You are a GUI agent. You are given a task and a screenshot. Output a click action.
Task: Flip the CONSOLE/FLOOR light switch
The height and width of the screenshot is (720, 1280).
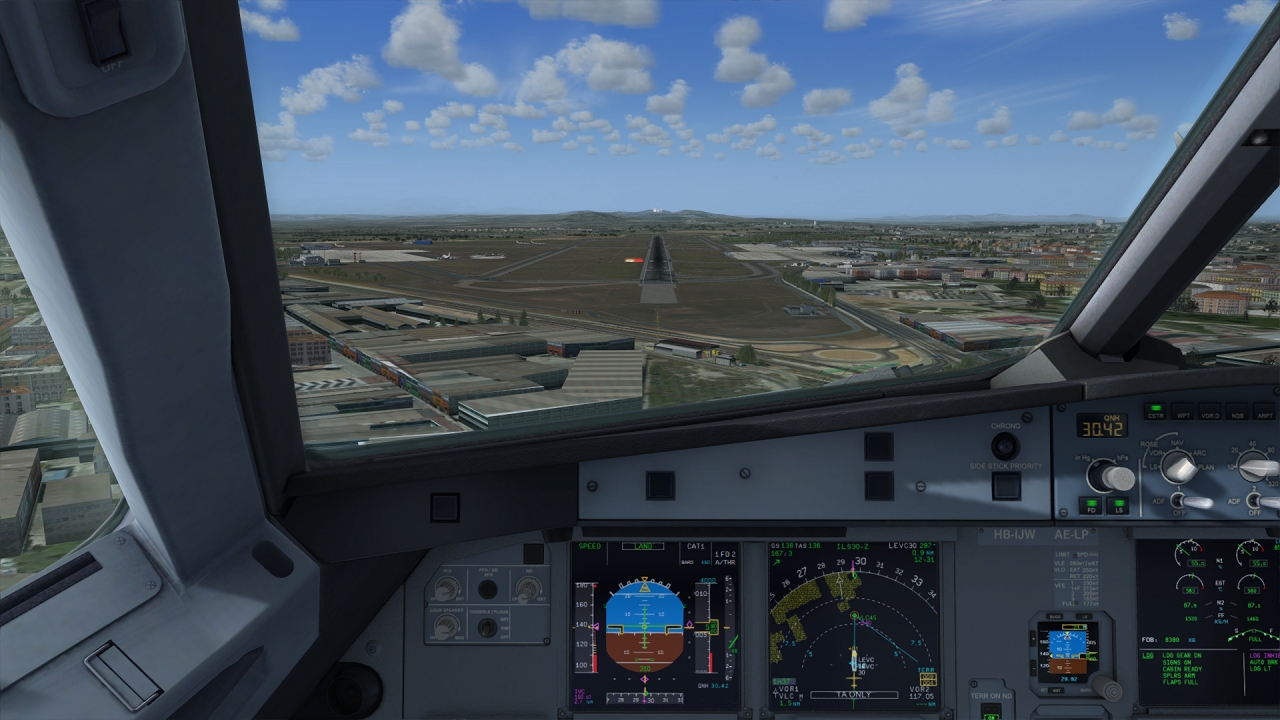click(x=488, y=628)
